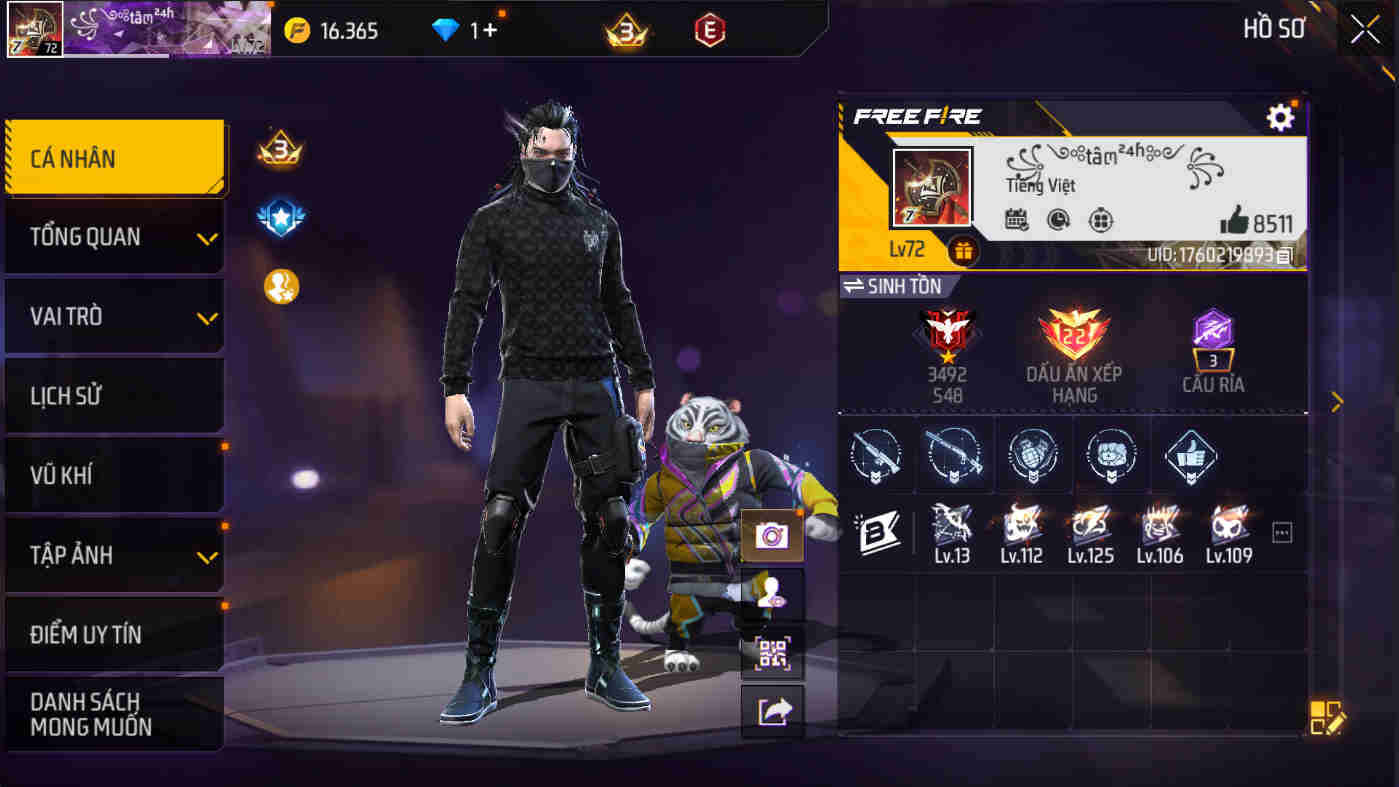Expand the TỔNG QUAN section
The image size is (1399, 787).
(114, 237)
